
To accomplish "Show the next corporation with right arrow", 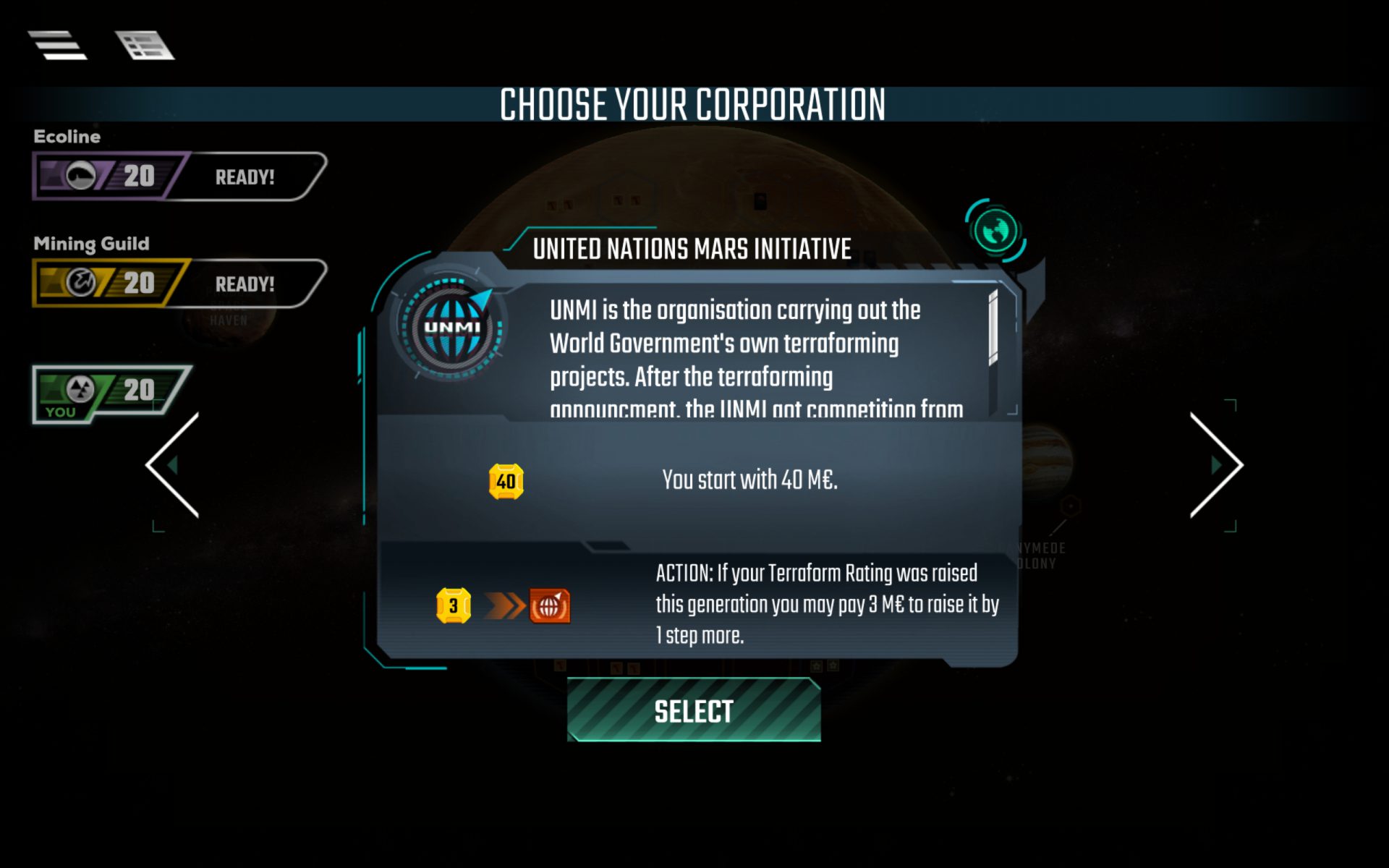I will click(x=1216, y=465).
